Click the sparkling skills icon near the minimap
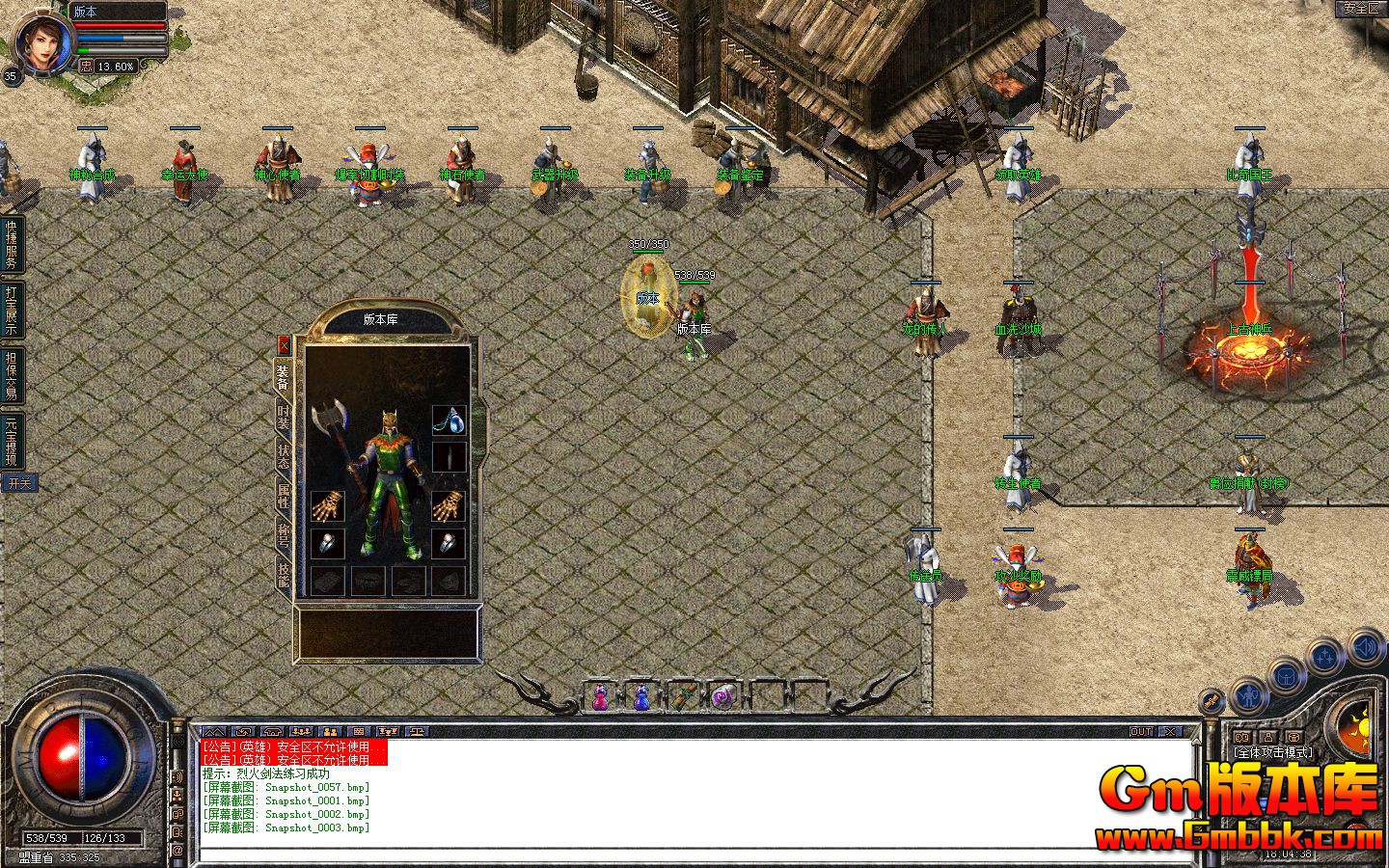The width and height of the screenshot is (1389, 868). pos(1324,654)
